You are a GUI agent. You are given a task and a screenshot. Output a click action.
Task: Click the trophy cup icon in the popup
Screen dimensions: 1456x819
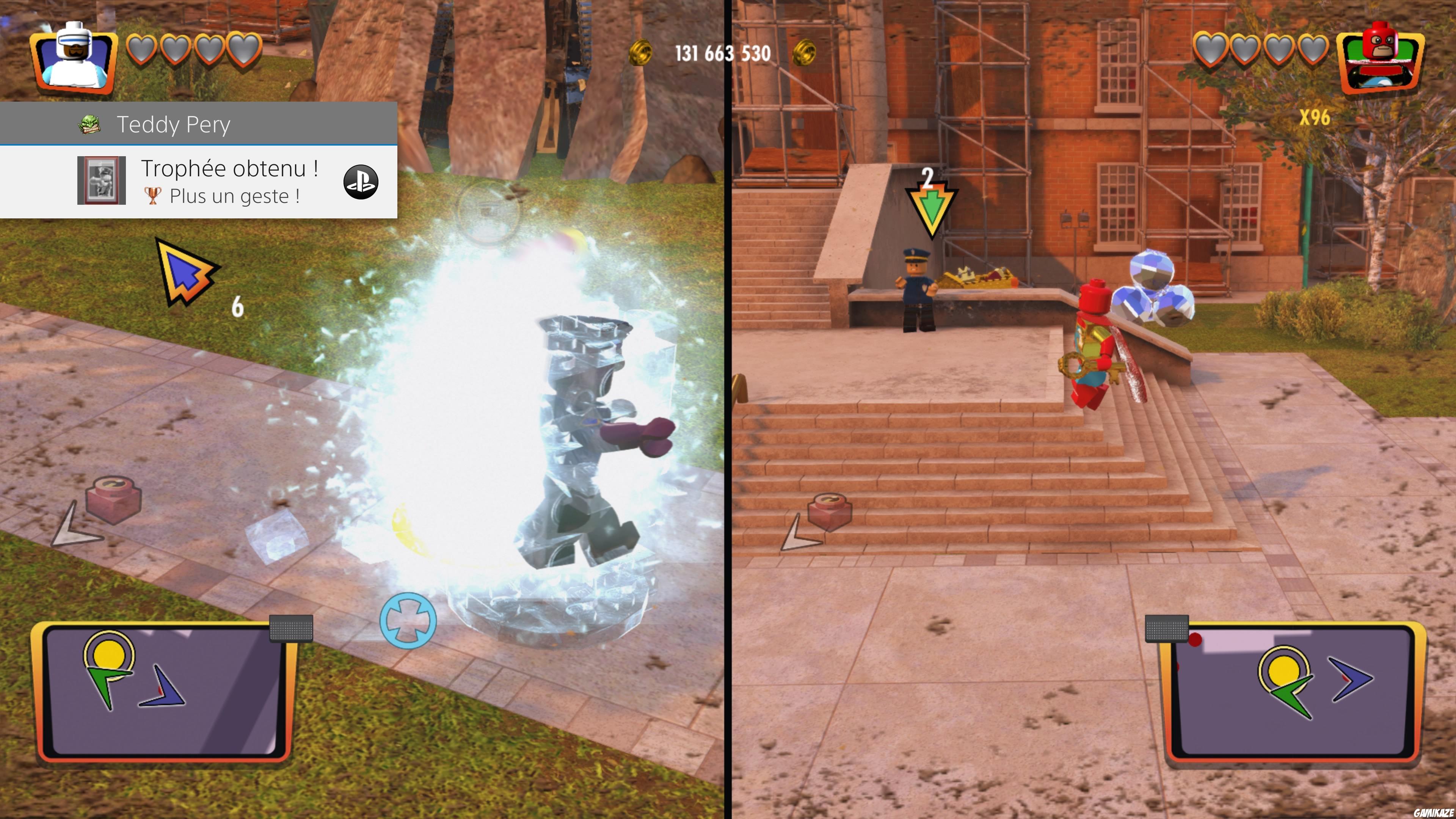click(154, 197)
